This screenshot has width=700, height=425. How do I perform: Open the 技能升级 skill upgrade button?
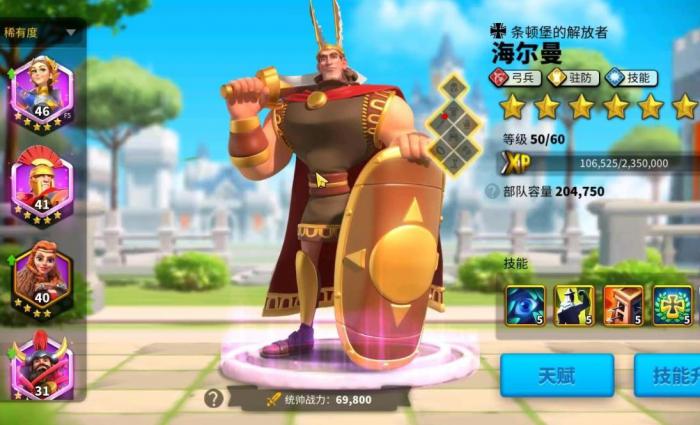(668, 375)
